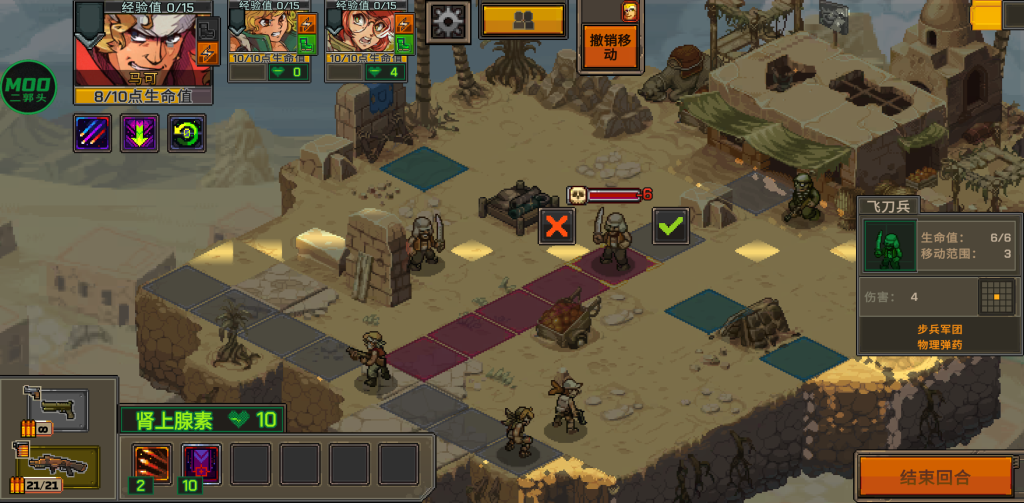Select the green down-arrow skill icon
The width and height of the screenshot is (1024, 503).
(x=140, y=133)
